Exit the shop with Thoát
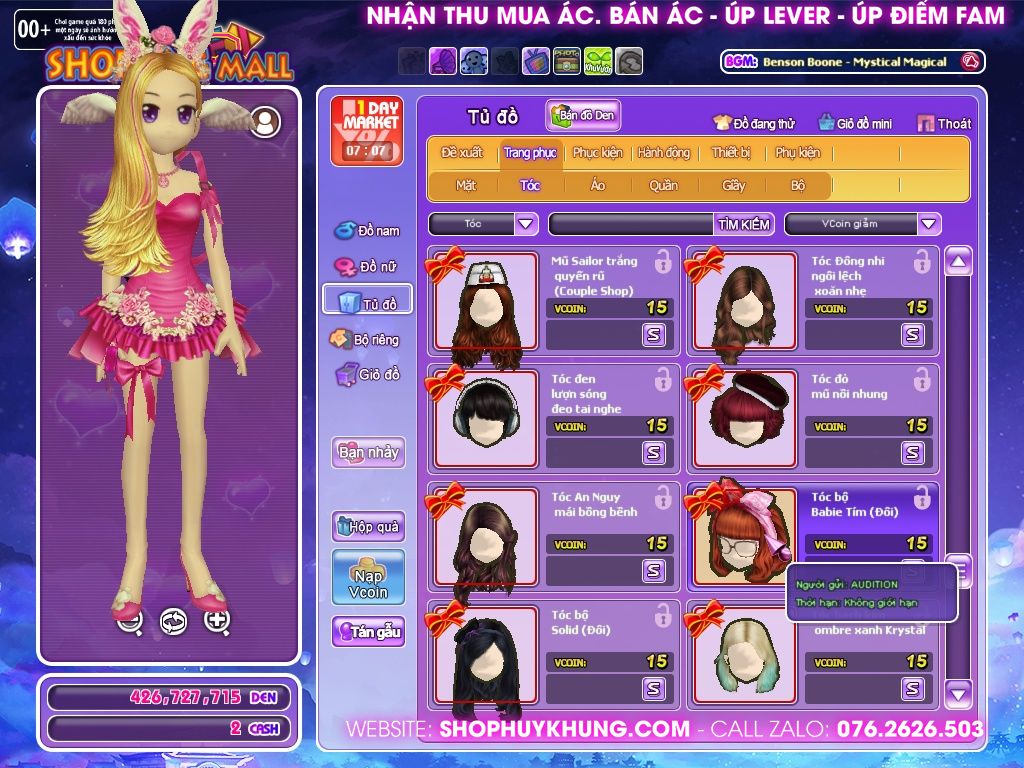The width and height of the screenshot is (1024, 768). tap(944, 123)
